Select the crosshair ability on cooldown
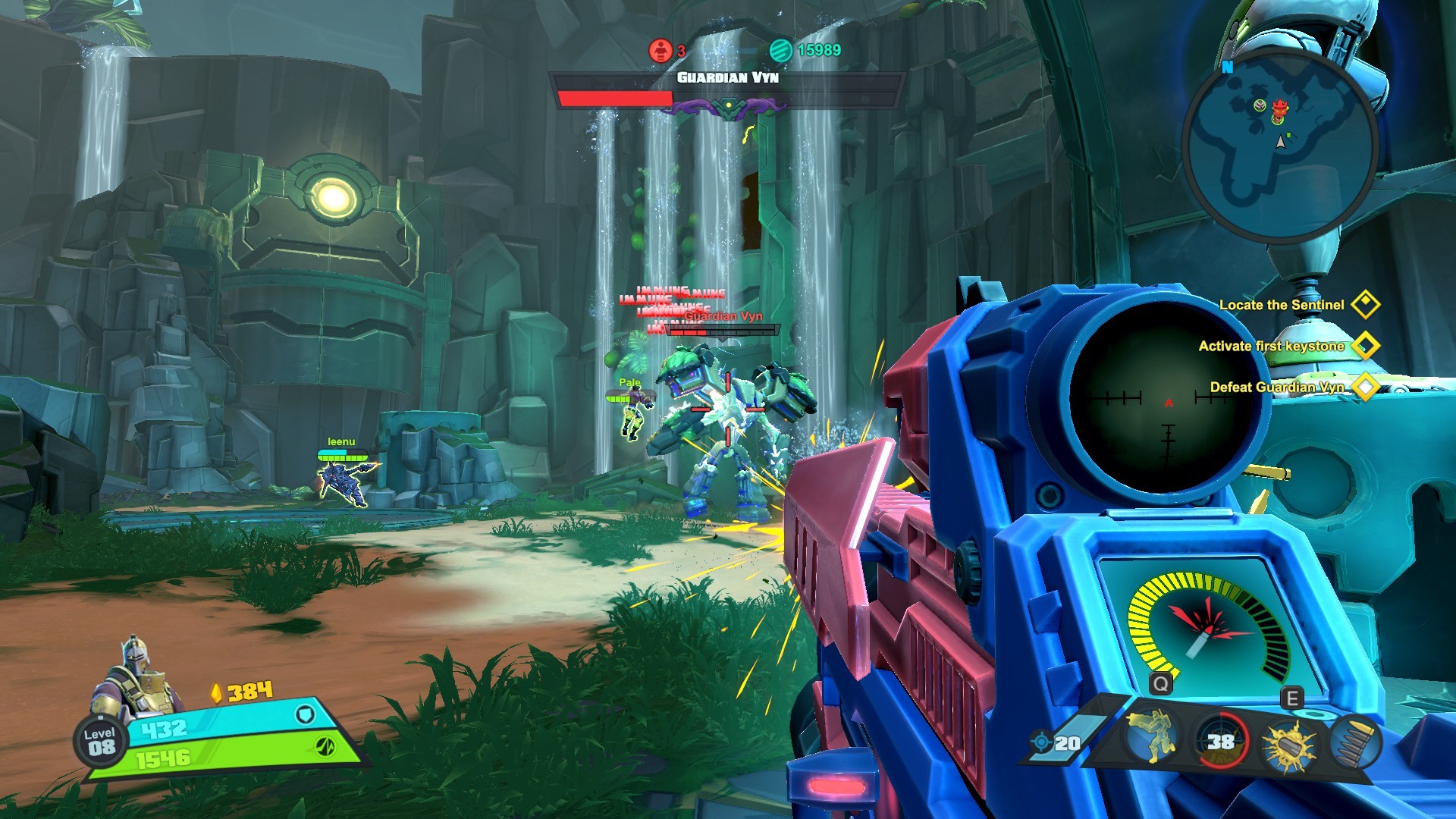Image resolution: width=1456 pixels, height=819 pixels. [1220, 741]
